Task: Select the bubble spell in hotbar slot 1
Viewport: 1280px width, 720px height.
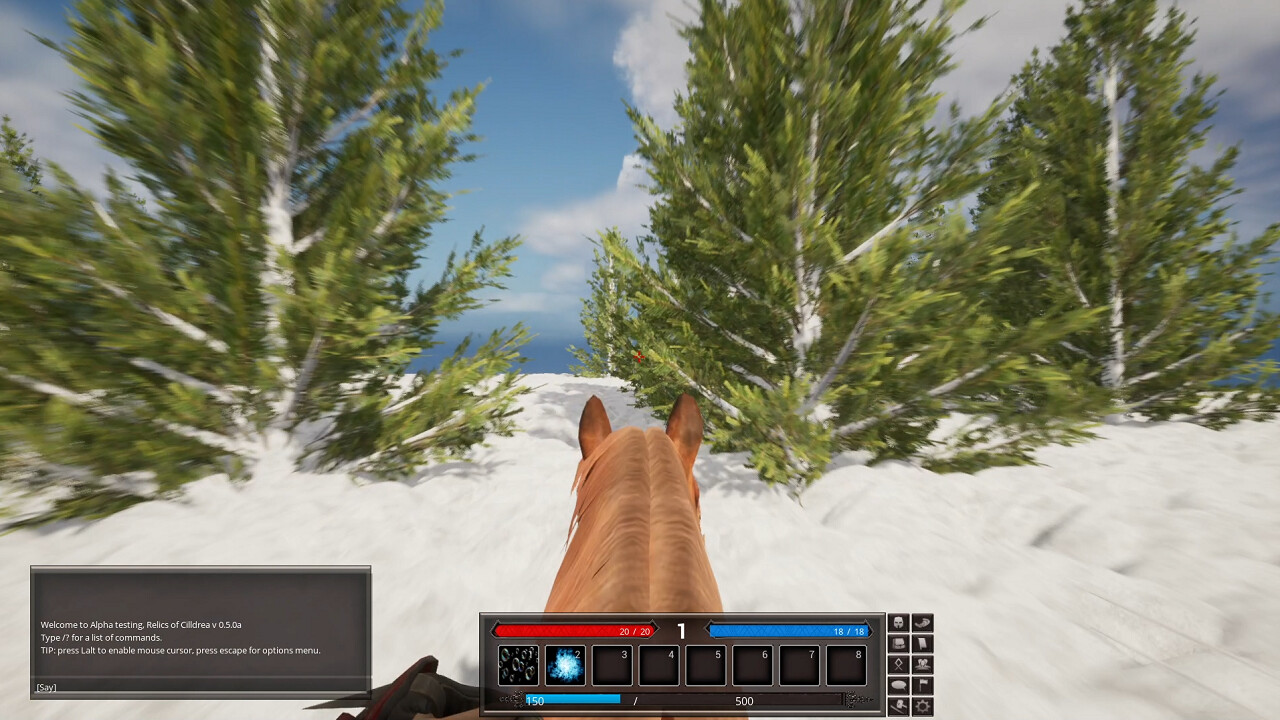Action: click(517, 664)
